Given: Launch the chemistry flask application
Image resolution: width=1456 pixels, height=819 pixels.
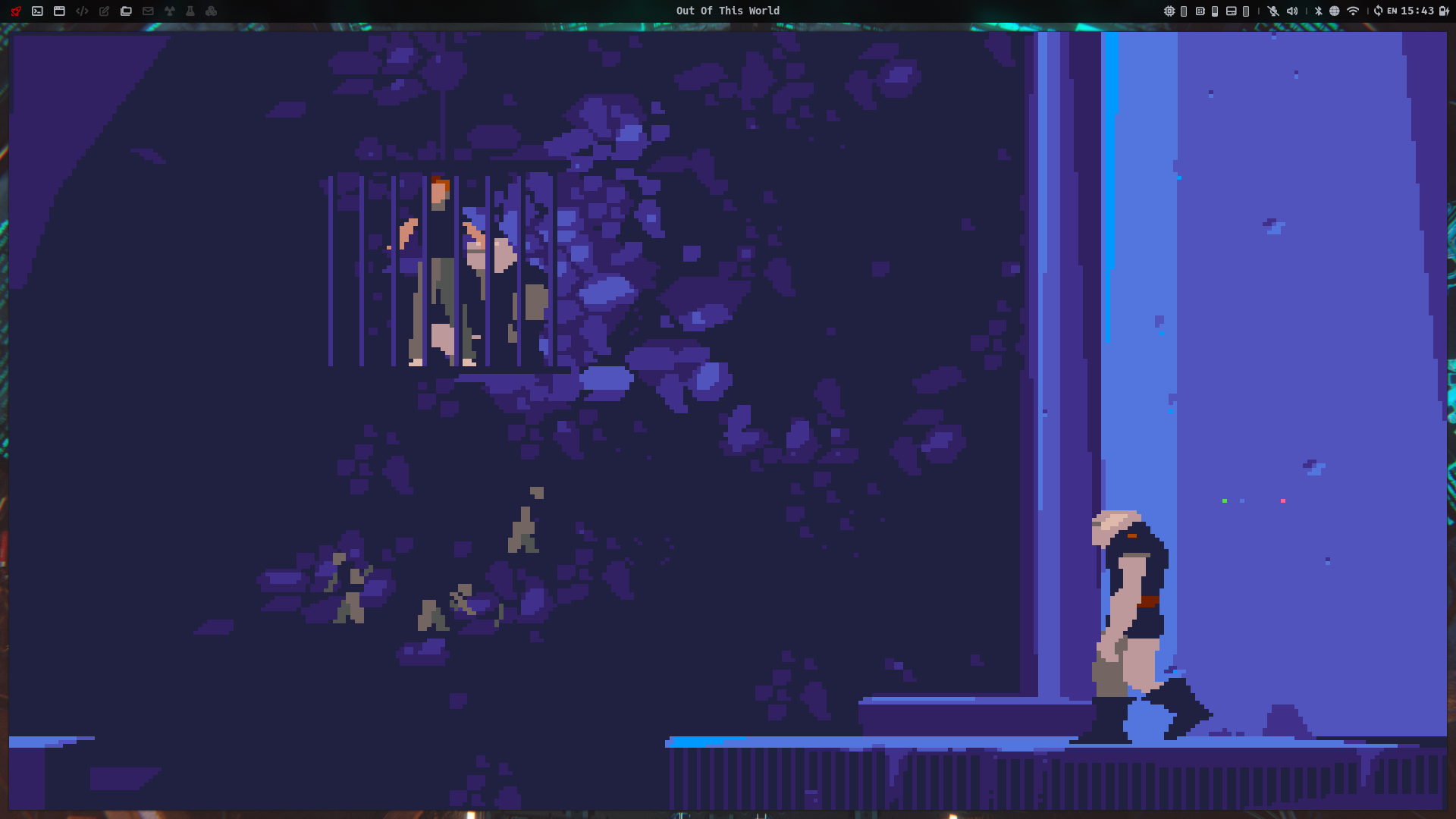Looking at the screenshot, I should click(x=190, y=11).
